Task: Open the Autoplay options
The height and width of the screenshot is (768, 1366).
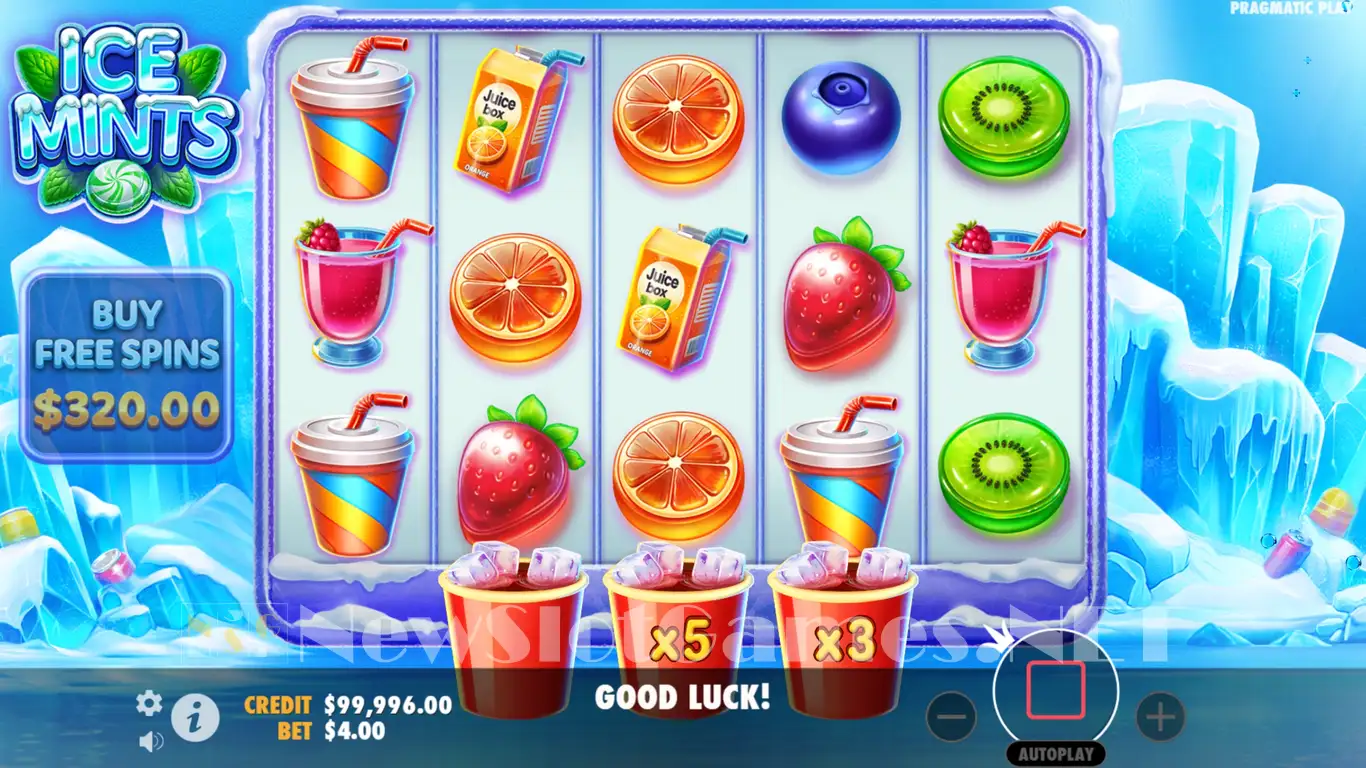Action: click(x=1055, y=754)
